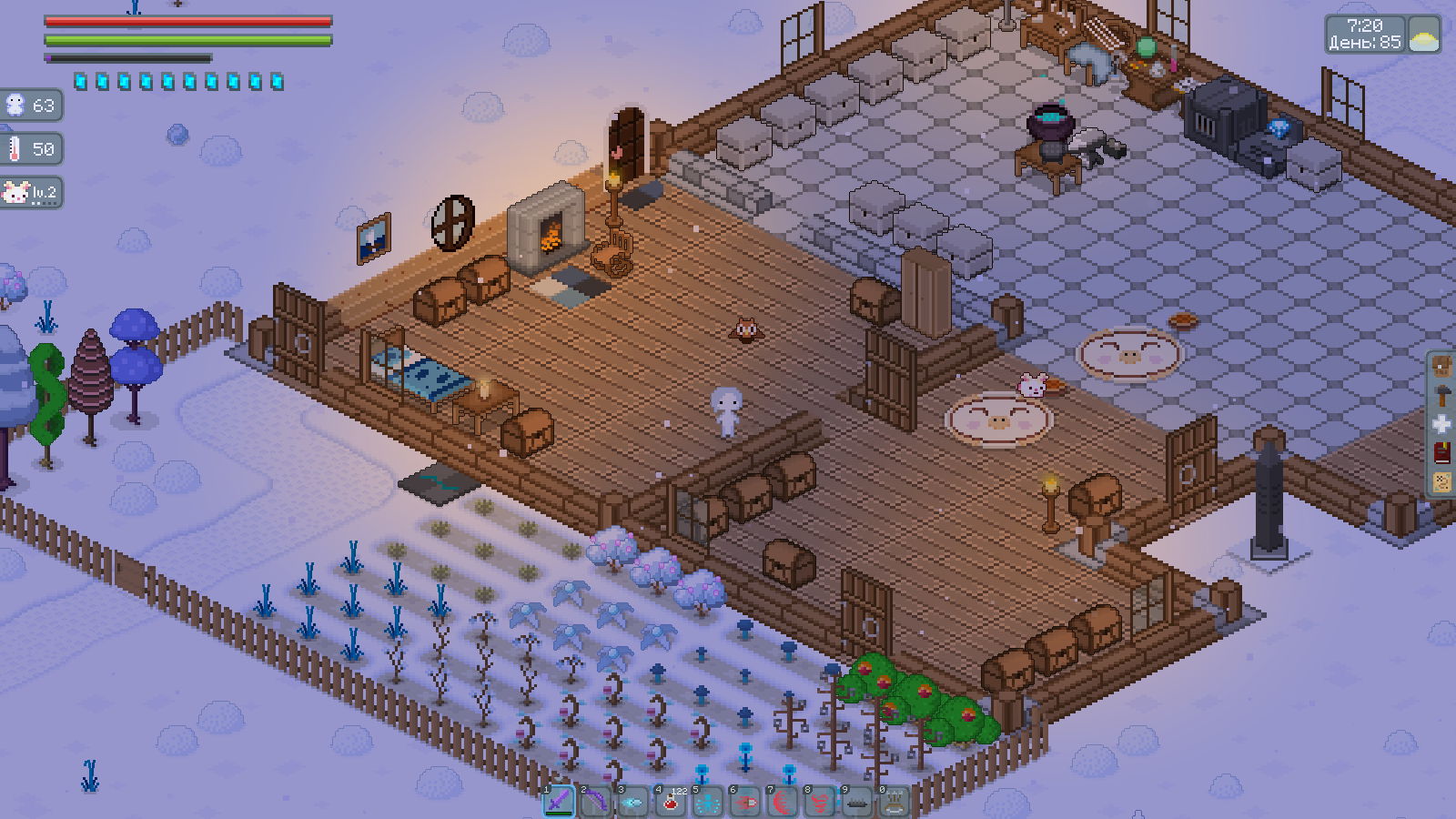This screenshot has height=819, width=1456.
Task: Open the inventory chest icon
Action: [1442, 367]
